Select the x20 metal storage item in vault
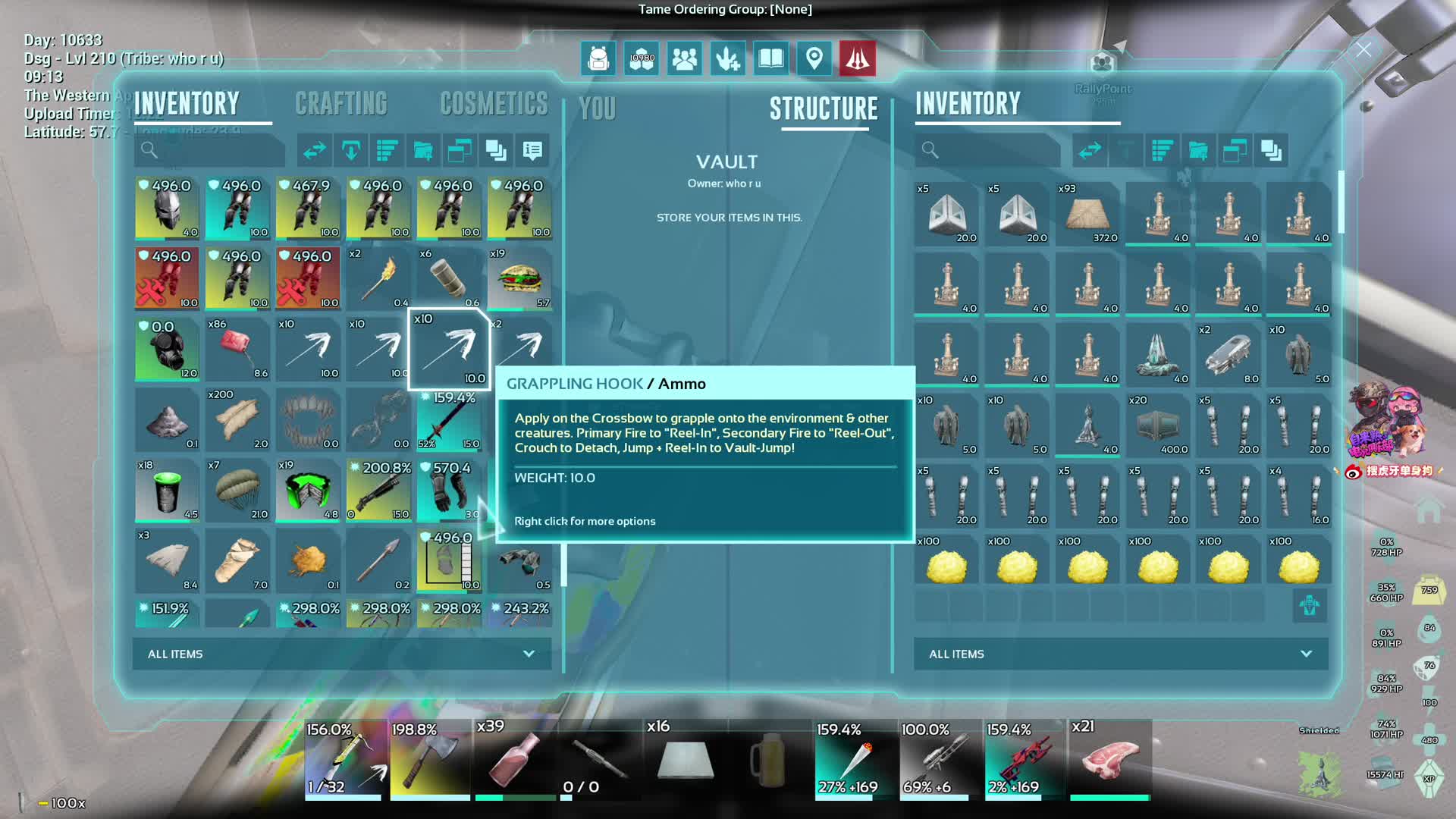The height and width of the screenshot is (819, 1456). [x=1158, y=425]
